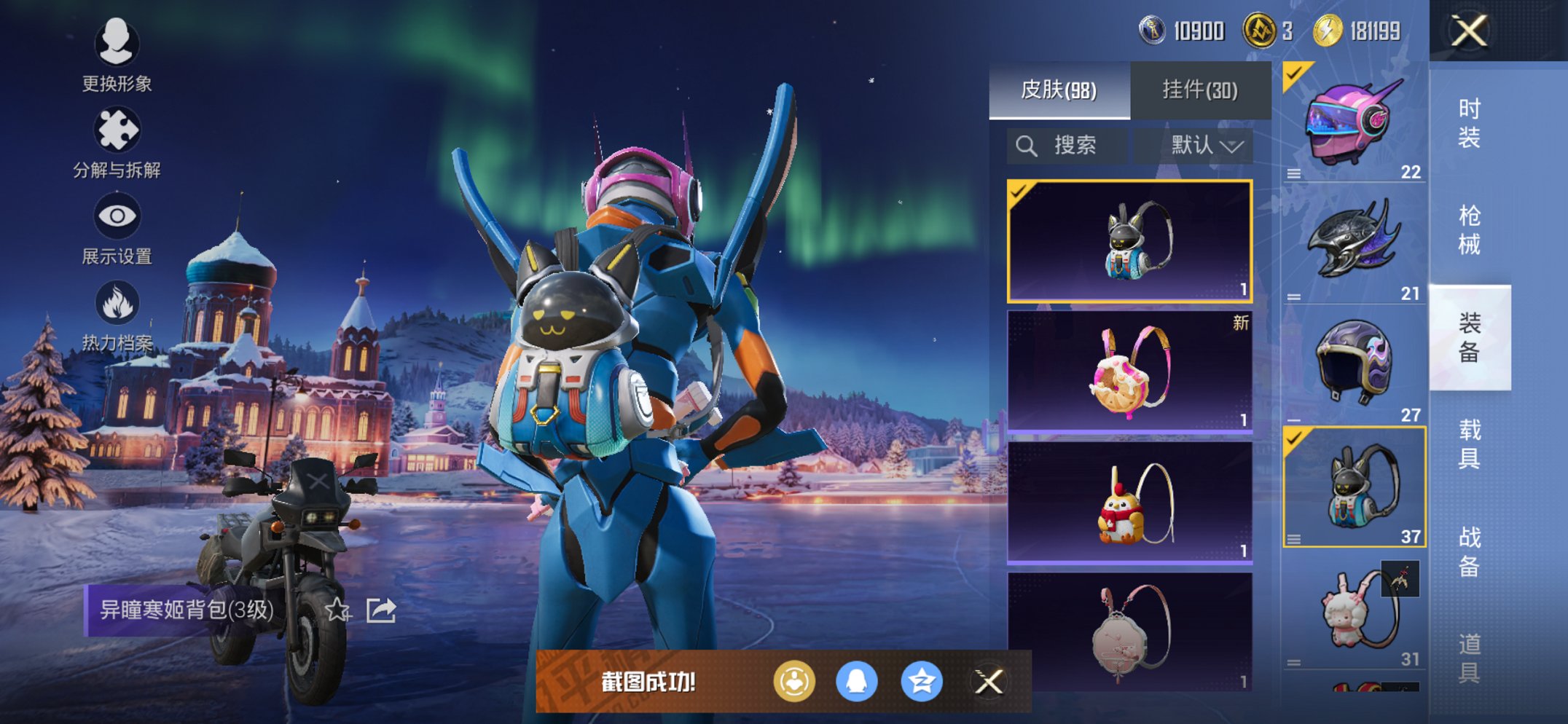The width and height of the screenshot is (1568, 724).
Task: Select the red chicken backpack skin
Action: tap(1129, 503)
